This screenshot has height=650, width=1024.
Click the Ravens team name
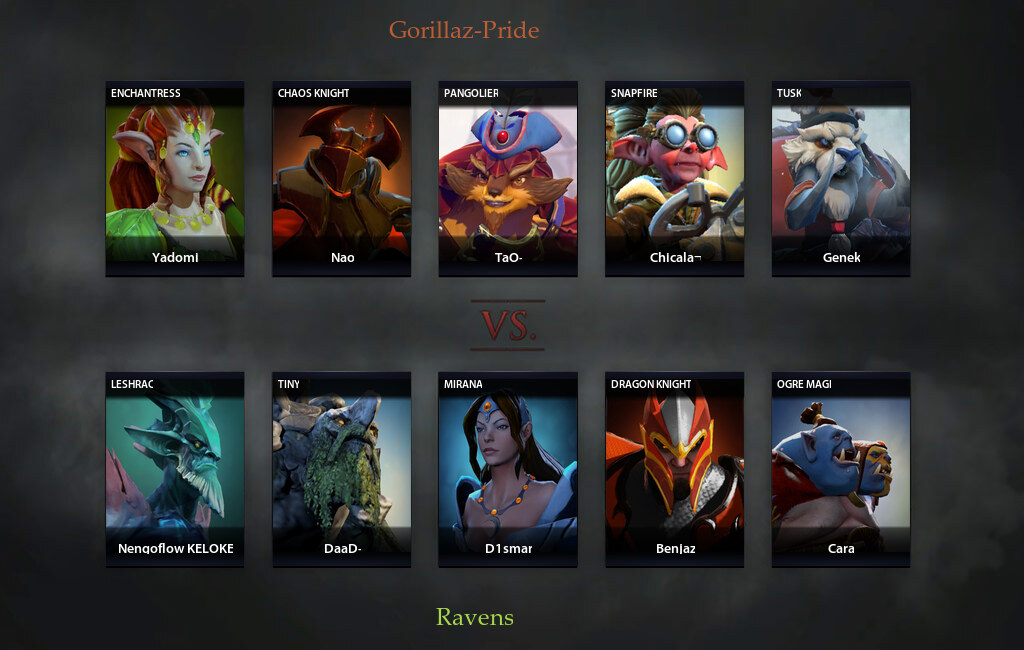point(475,617)
